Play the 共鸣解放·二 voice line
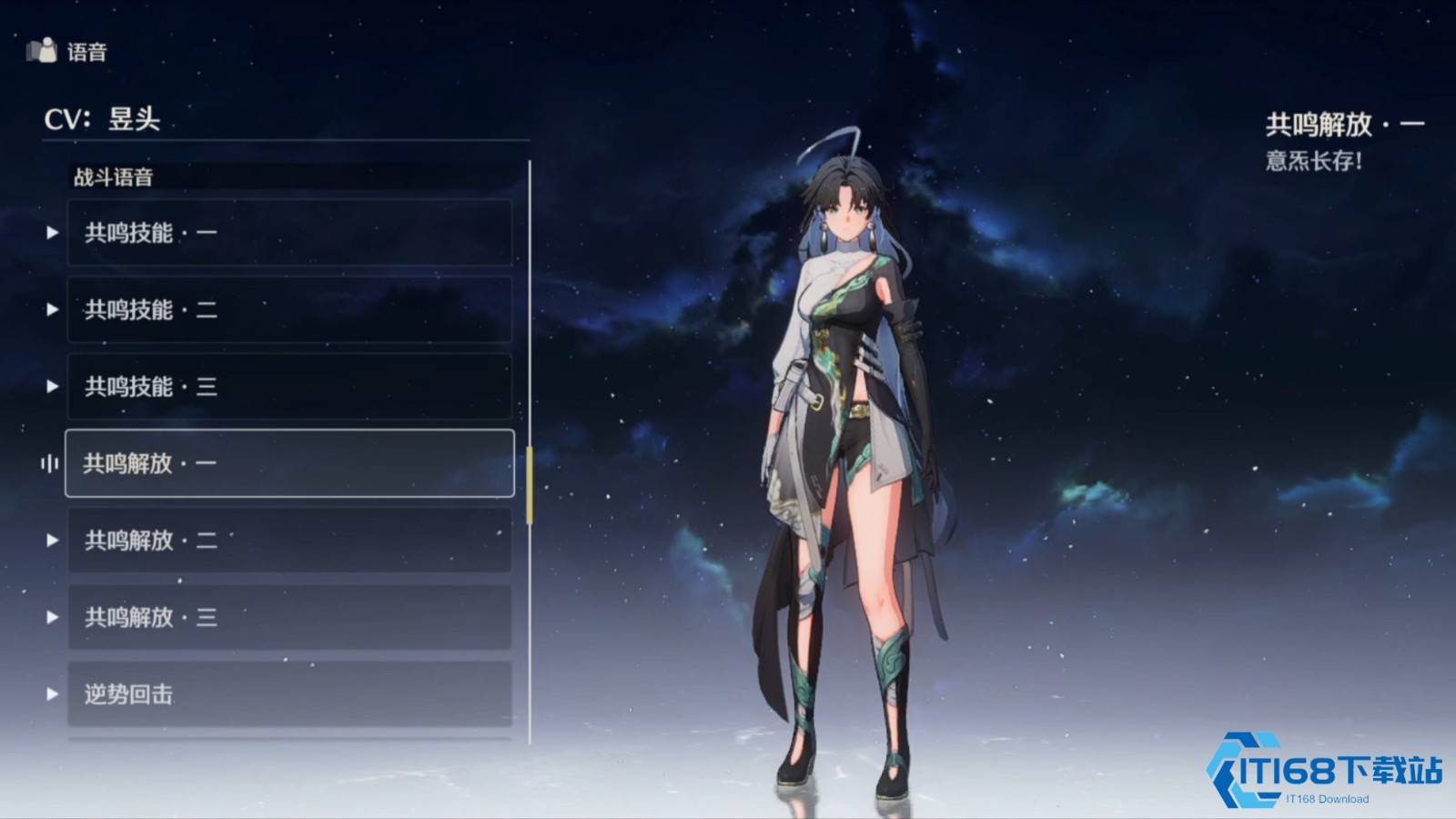 (x=53, y=541)
